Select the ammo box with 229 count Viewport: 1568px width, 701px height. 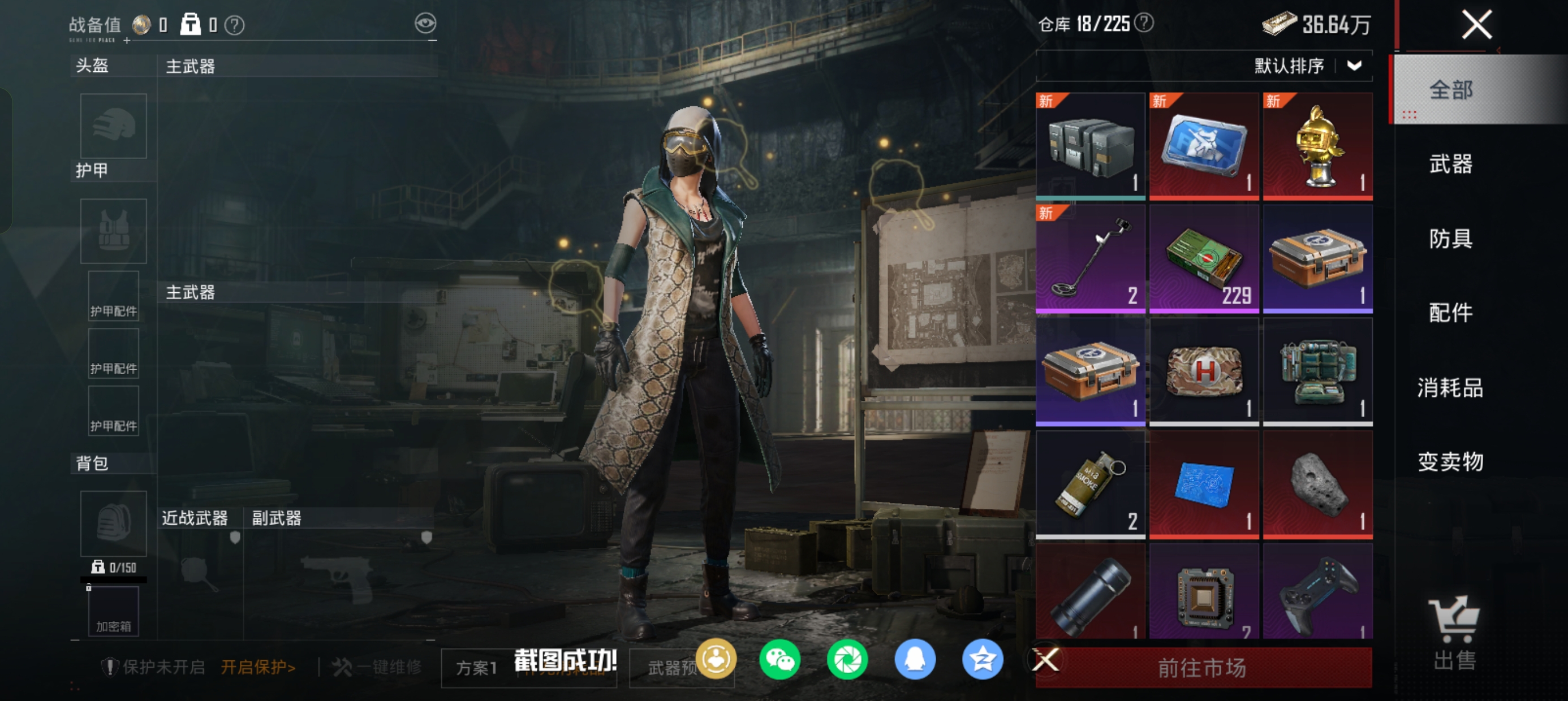[1203, 258]
